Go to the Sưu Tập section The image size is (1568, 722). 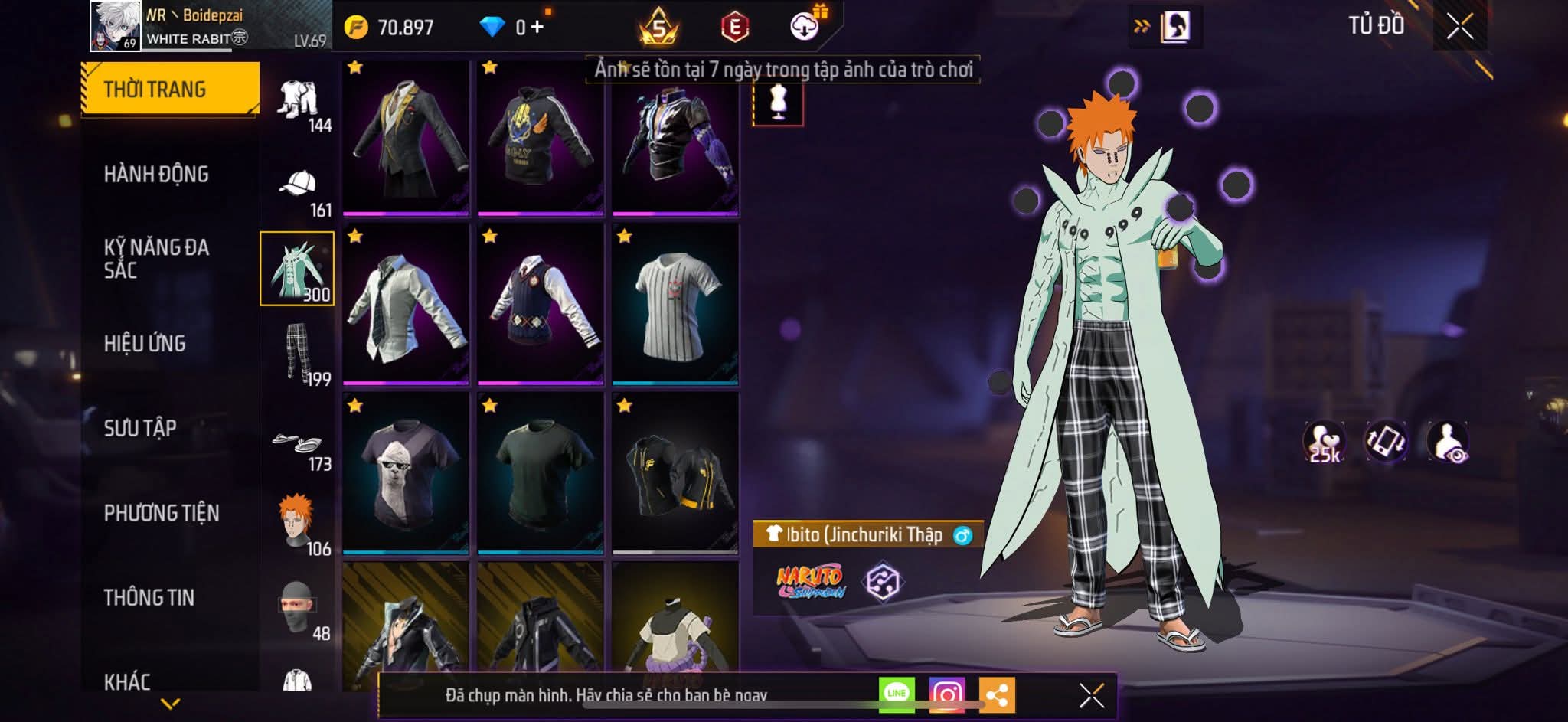click(140, 428)
